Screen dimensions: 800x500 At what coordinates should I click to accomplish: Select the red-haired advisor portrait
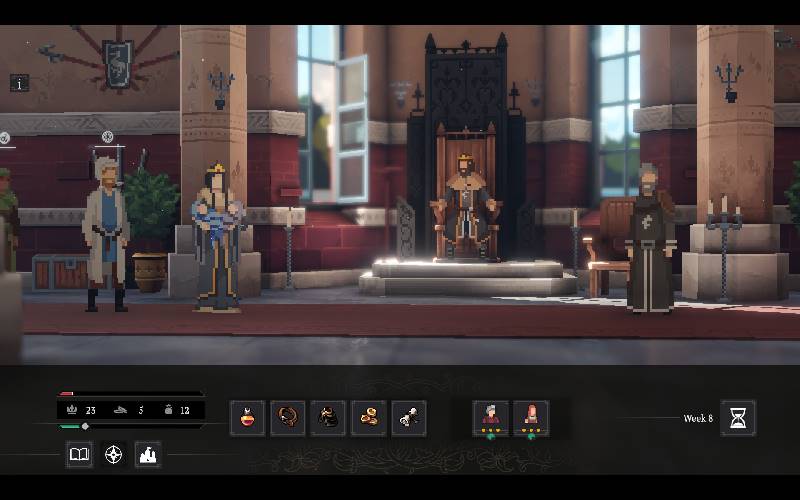click(530, 417)
